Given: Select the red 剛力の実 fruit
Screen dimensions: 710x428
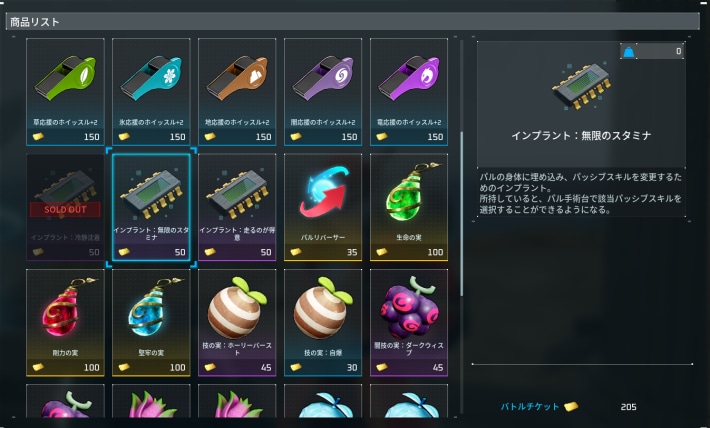Looking at the screenshot, I should click(x=65, y=322).
